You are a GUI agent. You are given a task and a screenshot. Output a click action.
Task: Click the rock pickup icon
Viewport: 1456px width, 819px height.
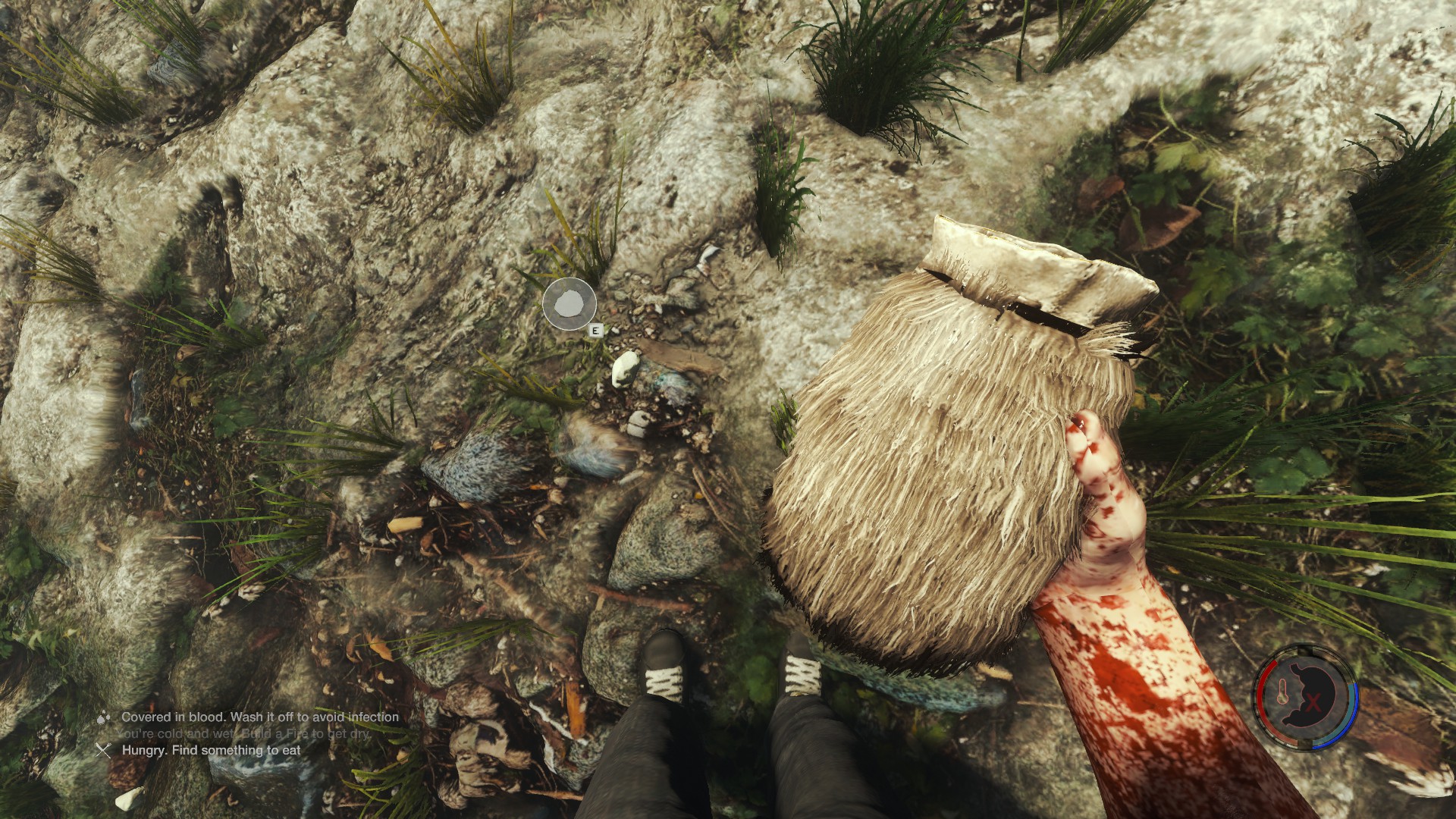coord(569,305)
